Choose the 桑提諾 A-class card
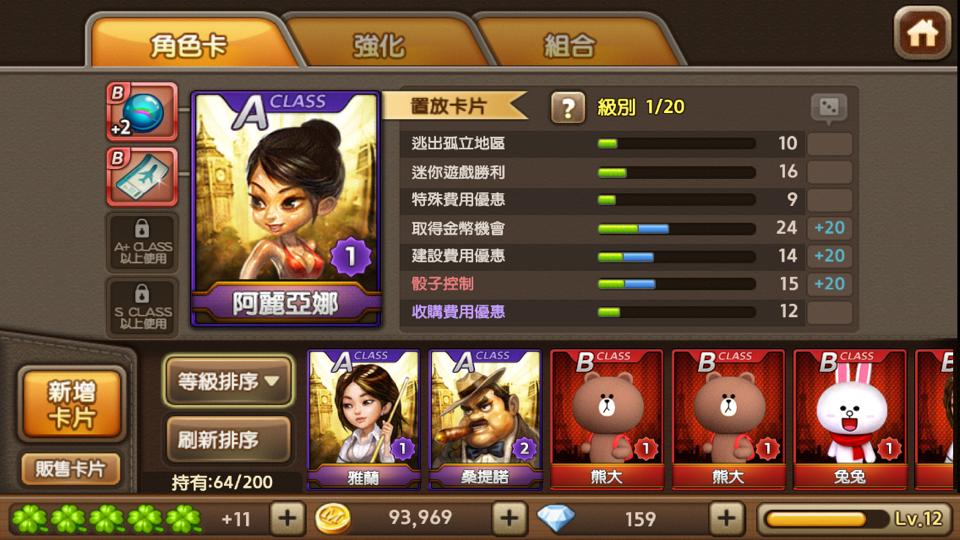Viewport: 960px width, 540px height. (485, 419)
